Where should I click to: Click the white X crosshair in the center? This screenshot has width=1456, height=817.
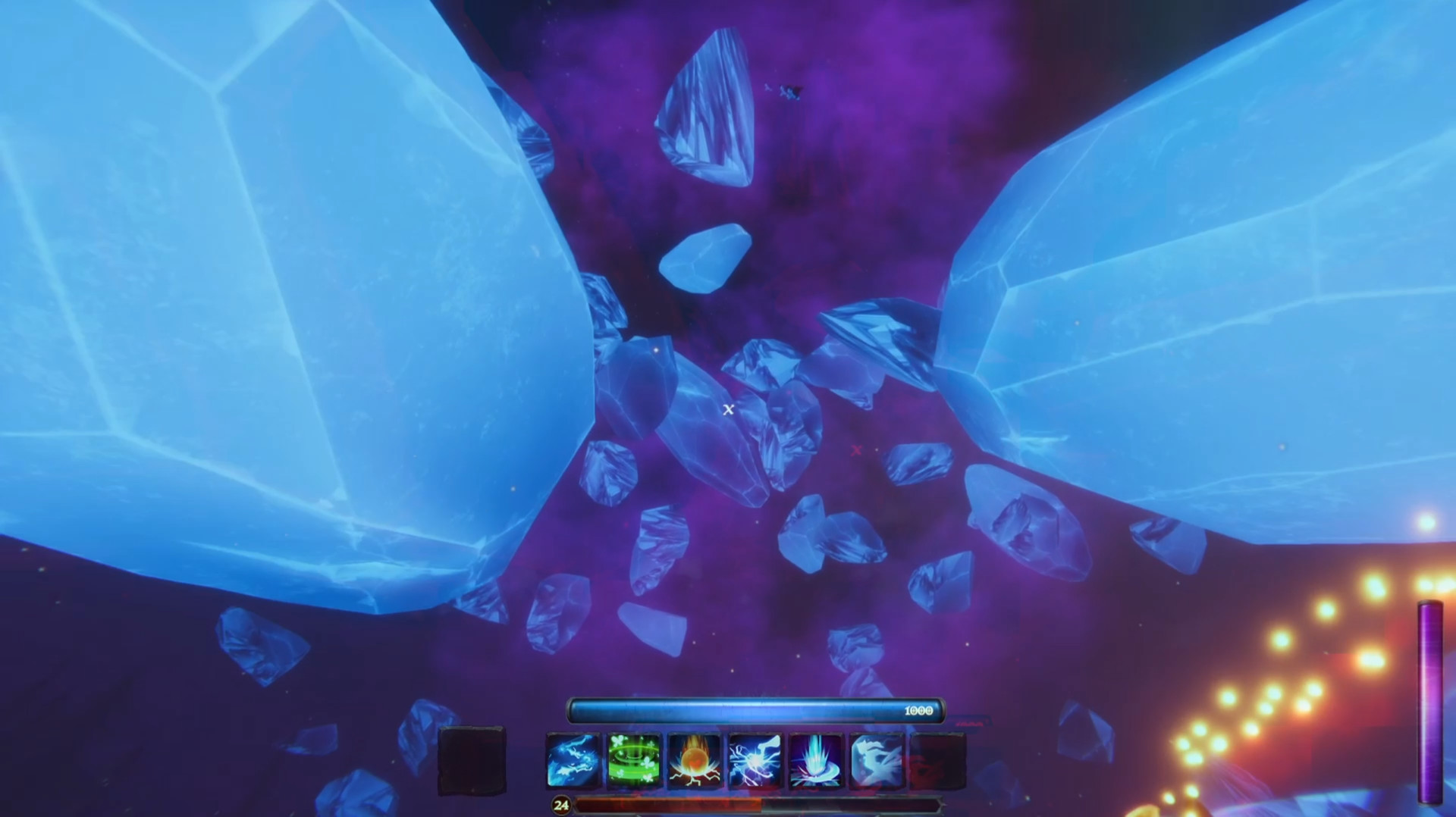[729, 409]
